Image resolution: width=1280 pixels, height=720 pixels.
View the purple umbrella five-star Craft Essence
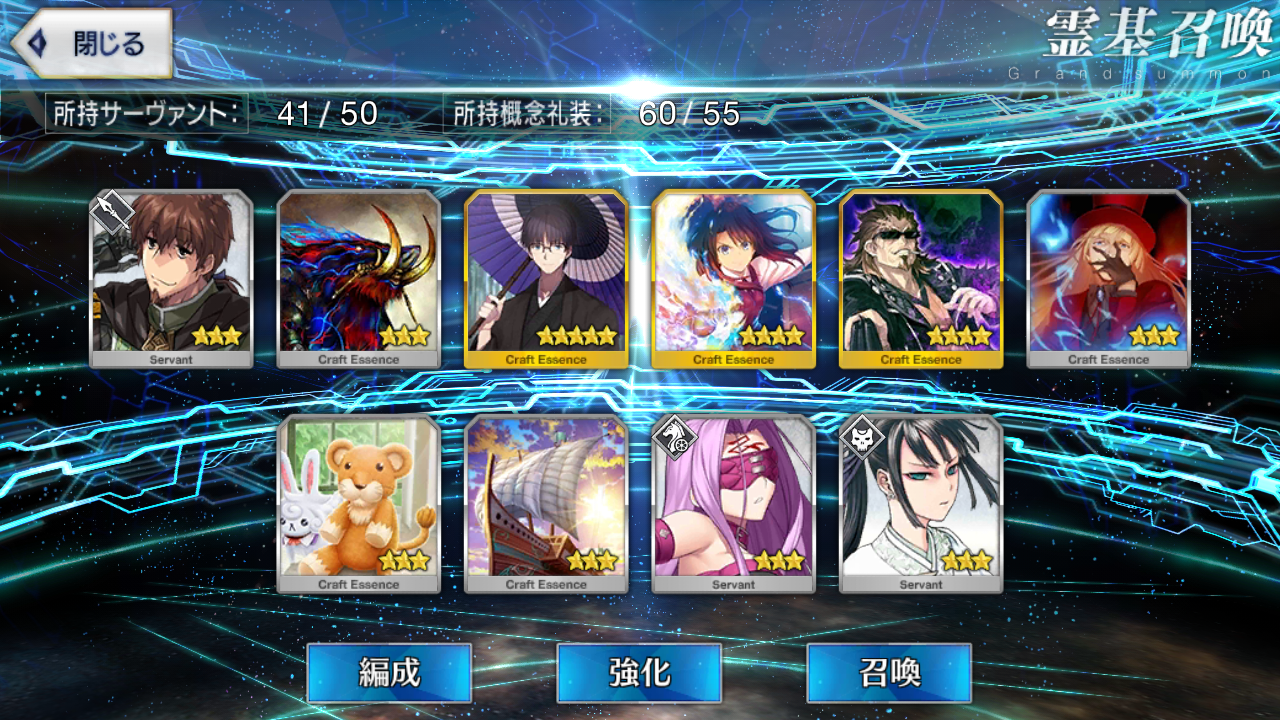546,278
